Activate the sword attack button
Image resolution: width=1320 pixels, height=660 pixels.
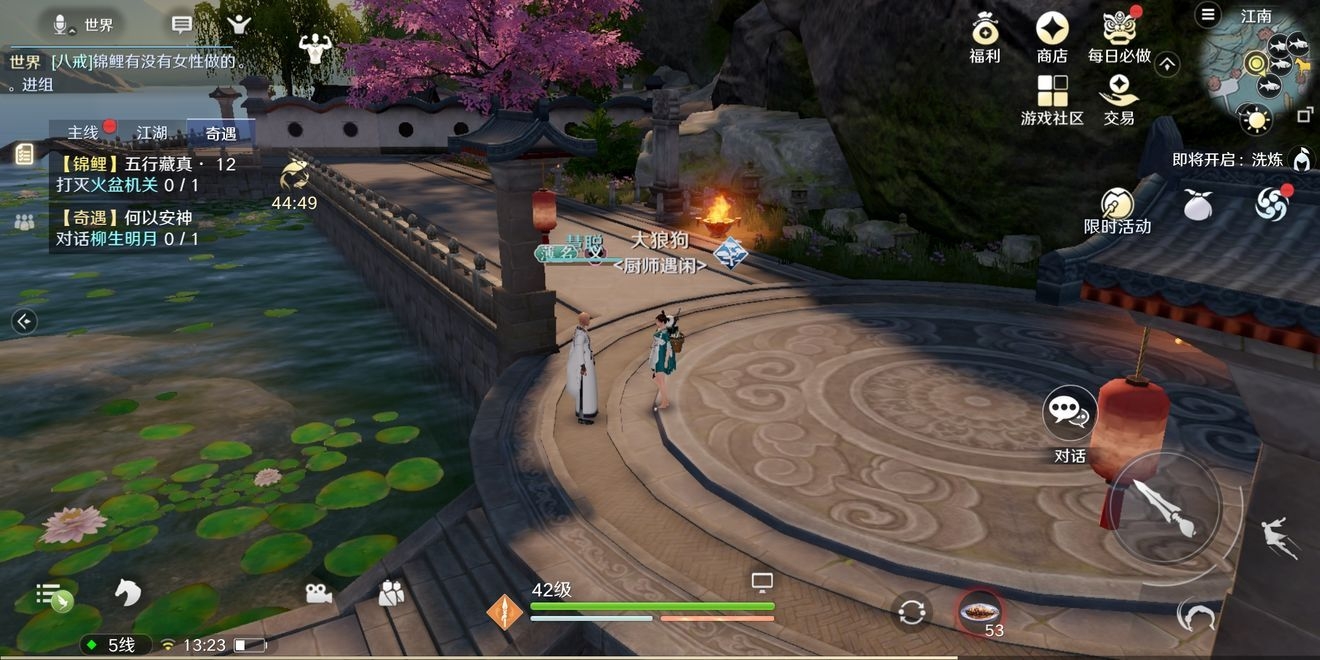pyautogui.click(x=1165, y=507)
